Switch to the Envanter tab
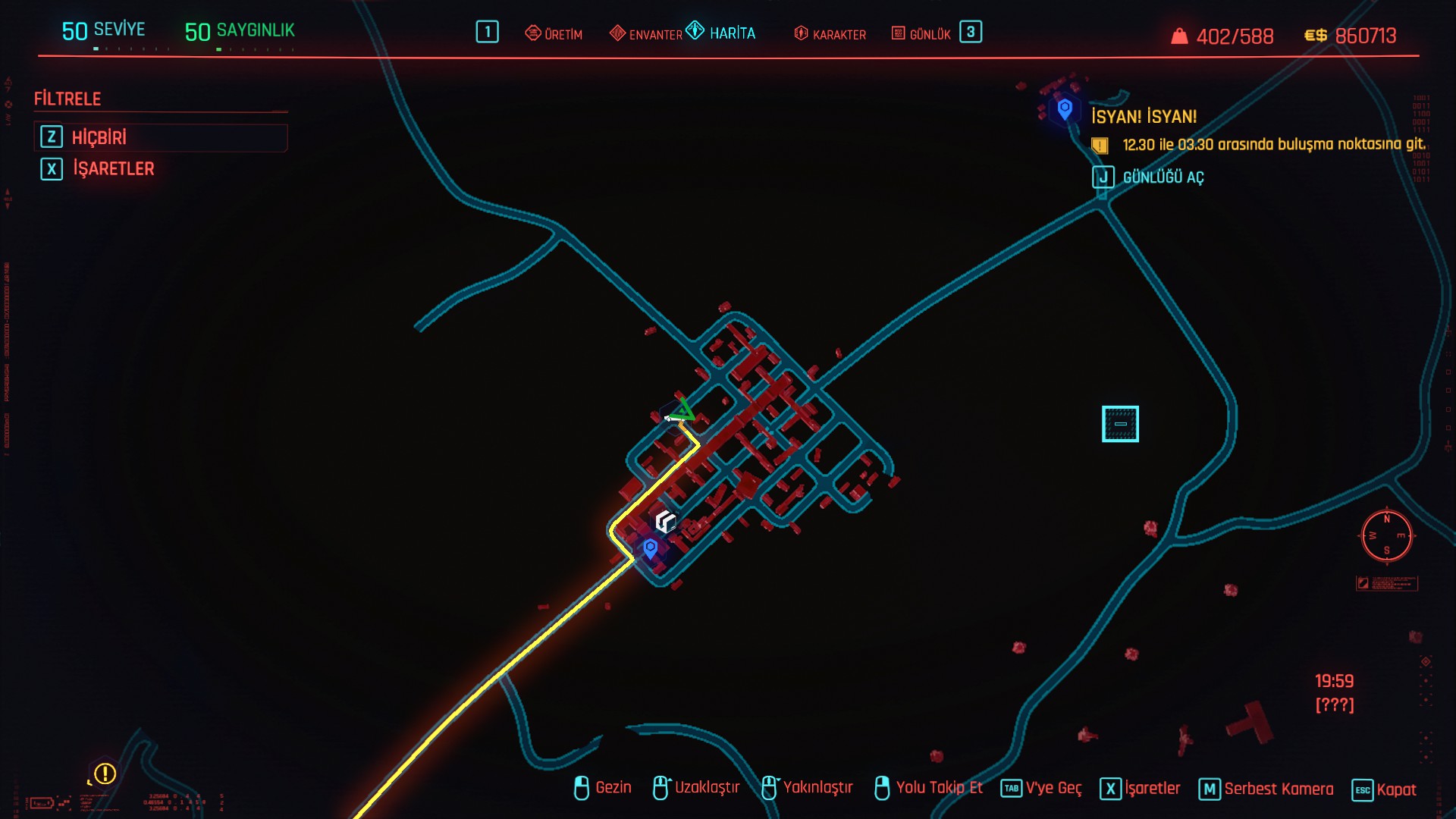The image size is (1456, 819). pyautogui.click(x=646, y=34)
